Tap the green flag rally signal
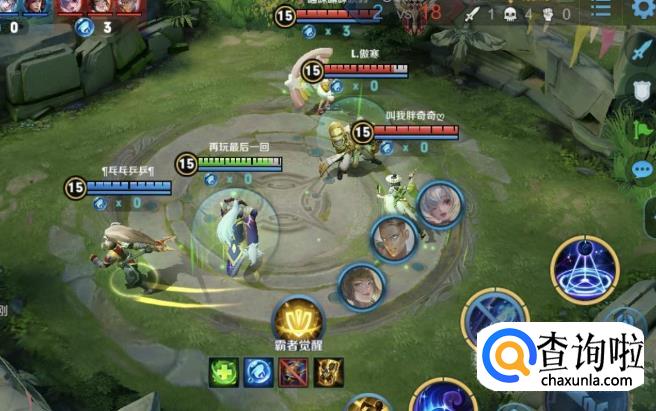The width and height of the screenshot is (656, 411). (x=641, y=130)
